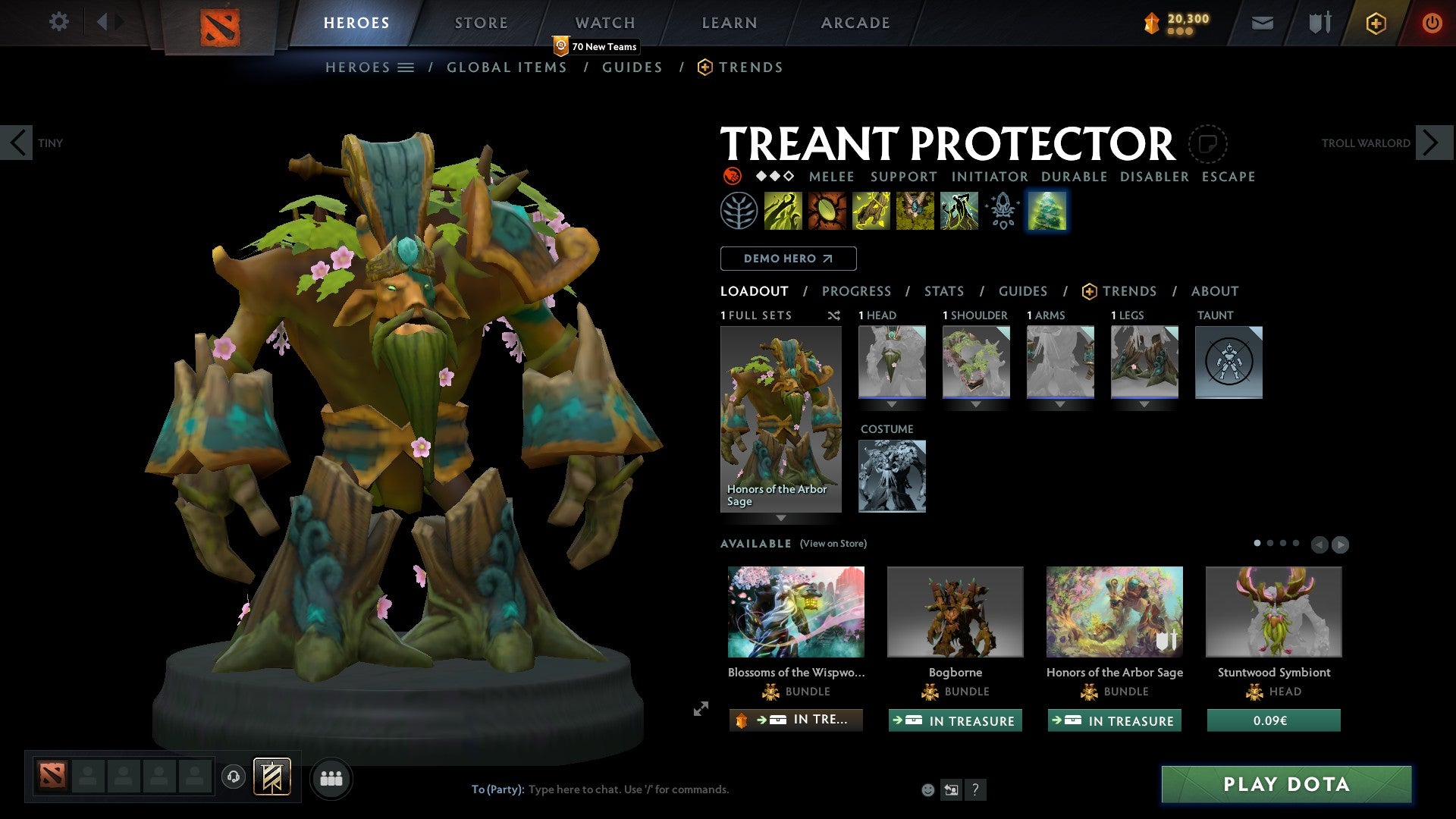Open the battle pass flag icon
1456x819 pixels.
click(x=1319, y=23)
